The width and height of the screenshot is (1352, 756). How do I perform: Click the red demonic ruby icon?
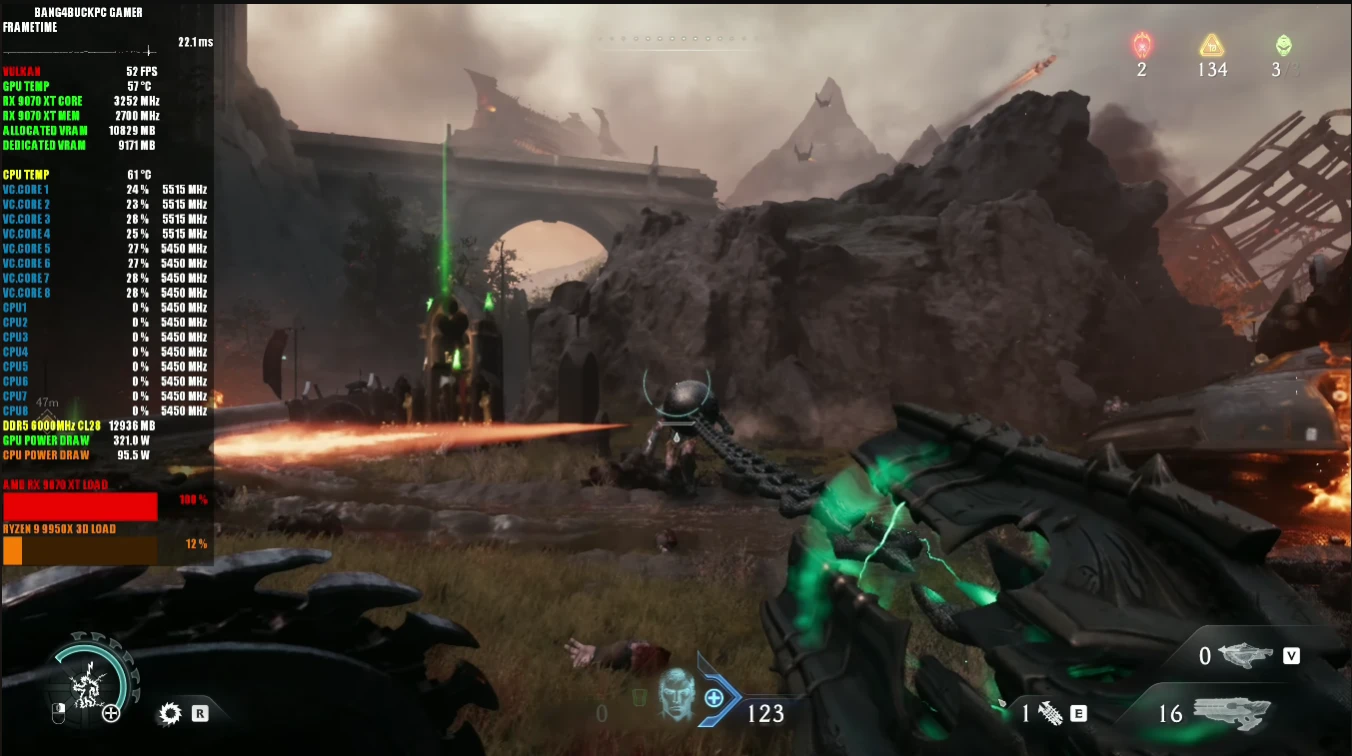(x=1142, y=45)
